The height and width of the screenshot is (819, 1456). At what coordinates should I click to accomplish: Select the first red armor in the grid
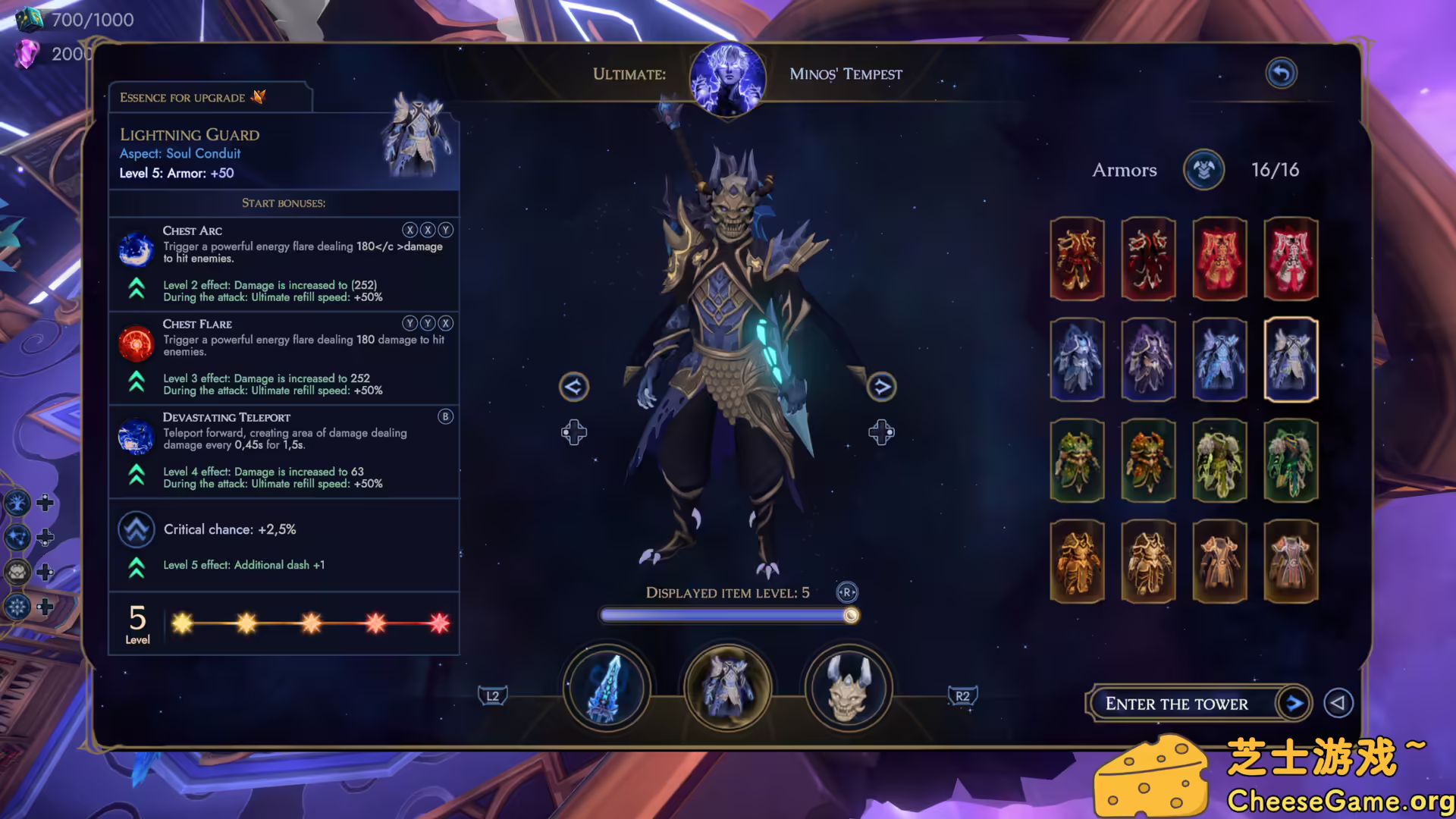(1077, 259)
